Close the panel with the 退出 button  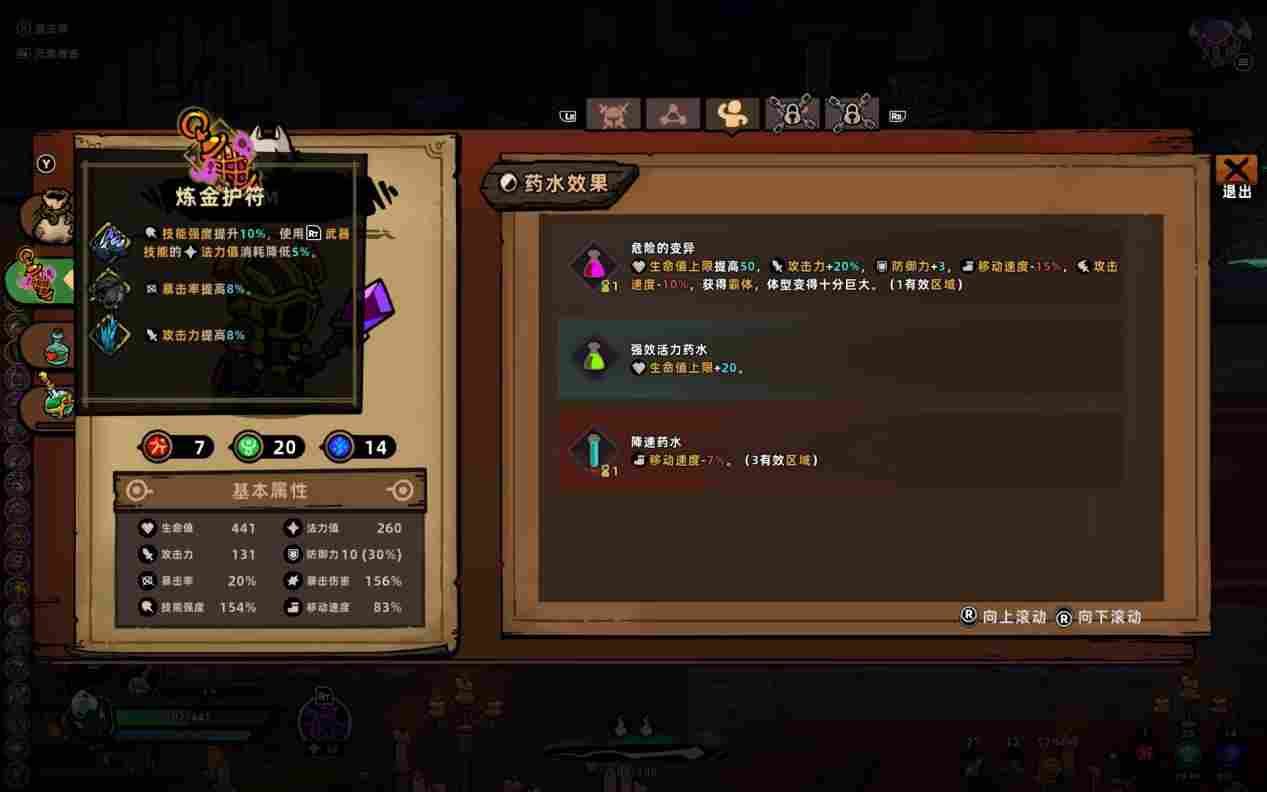(x=1236, y=174)
